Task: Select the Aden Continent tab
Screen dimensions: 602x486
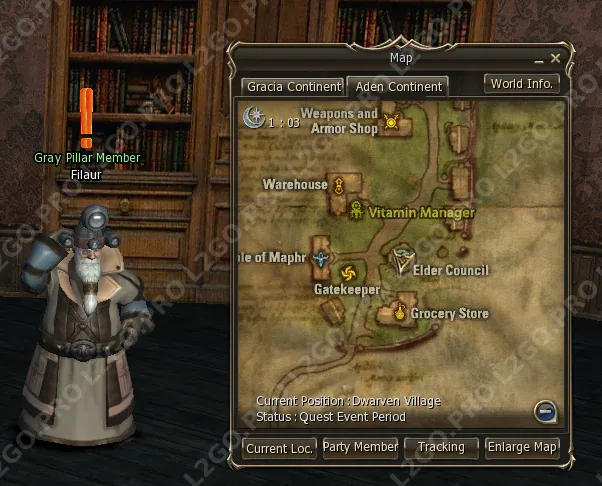Action: (397, 86)
